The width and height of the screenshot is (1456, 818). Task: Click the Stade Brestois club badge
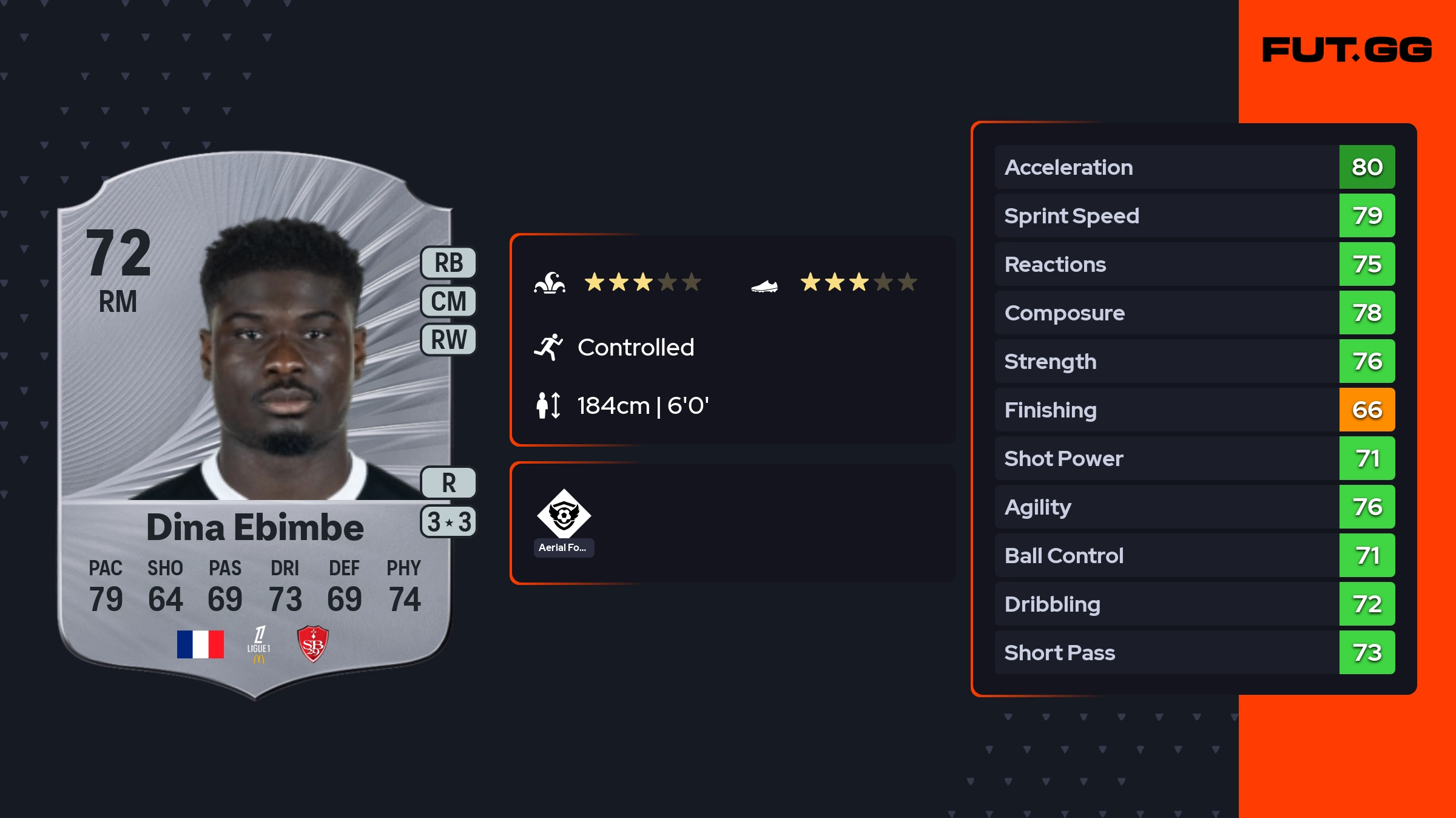(312, 644)
